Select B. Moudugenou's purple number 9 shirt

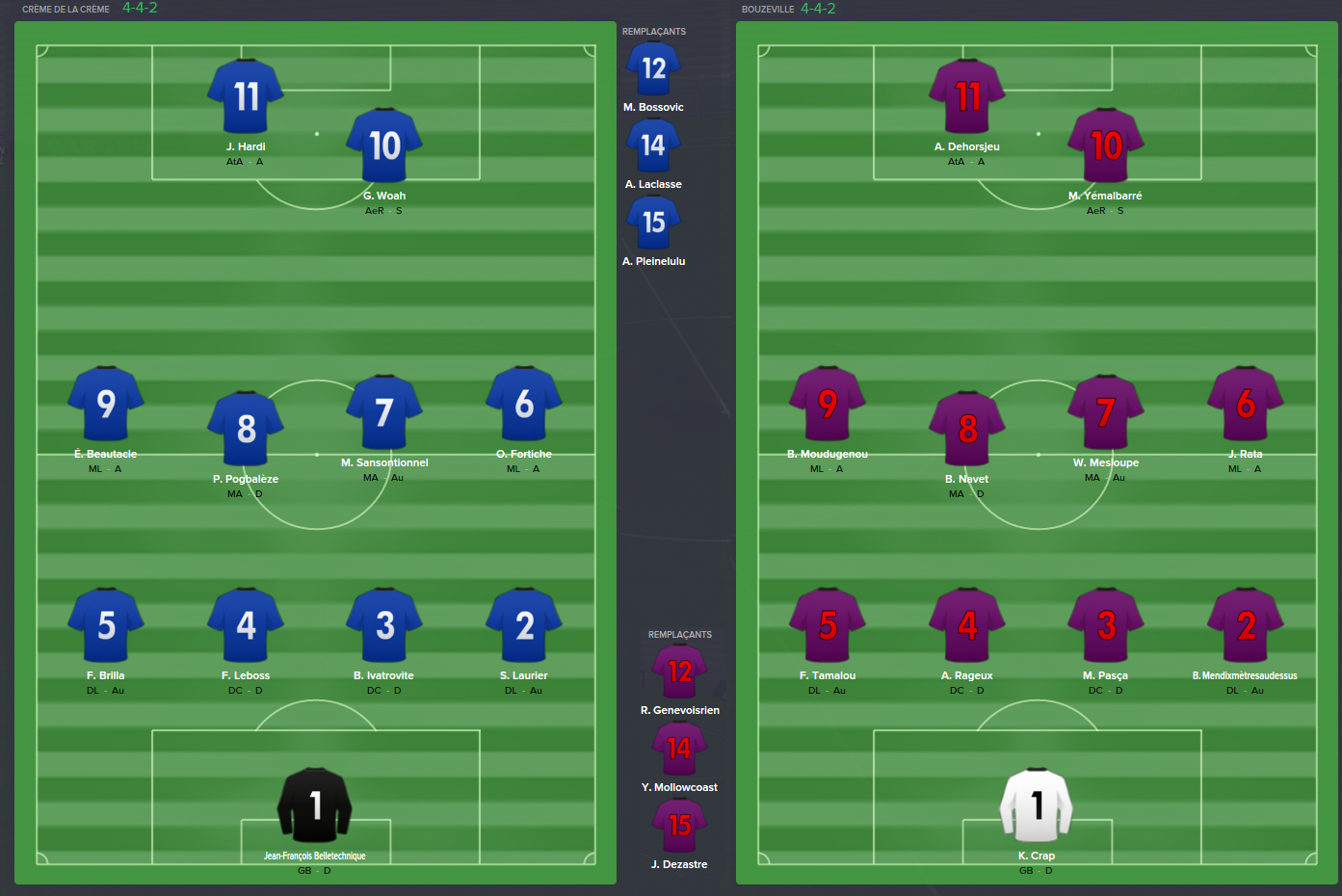coord(828,404)
